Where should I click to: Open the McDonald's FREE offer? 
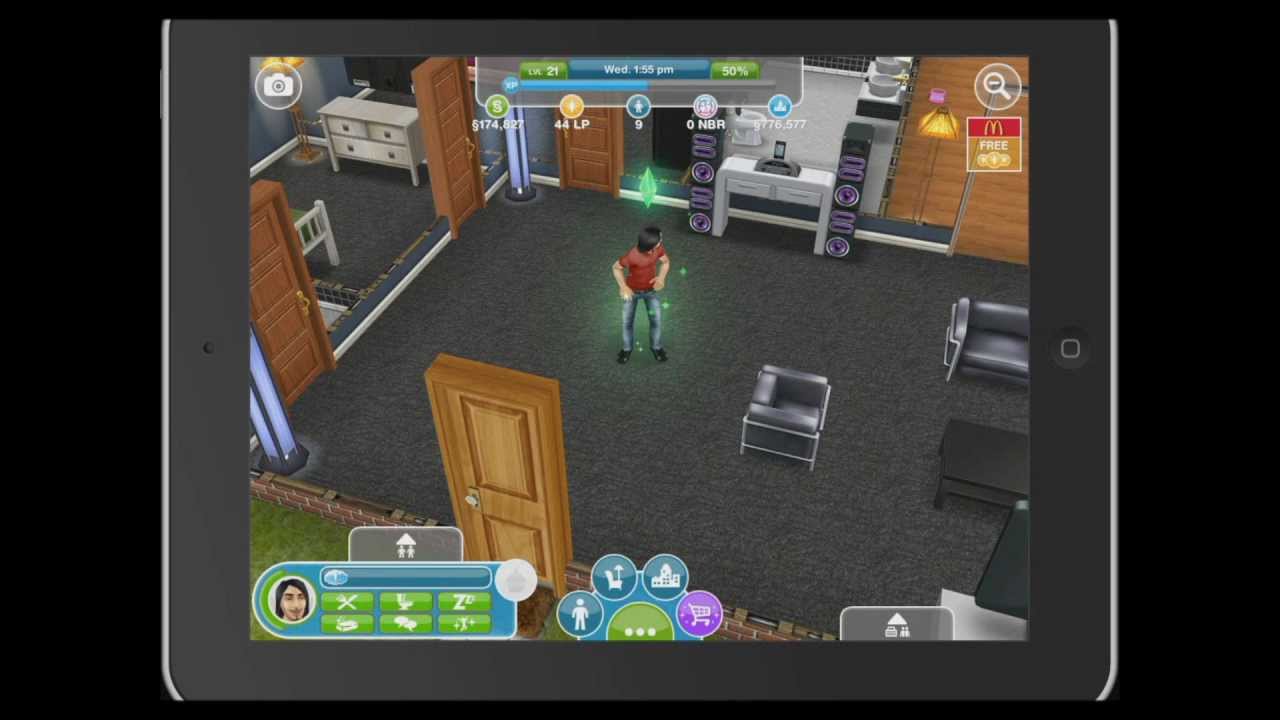pos(994,145)
